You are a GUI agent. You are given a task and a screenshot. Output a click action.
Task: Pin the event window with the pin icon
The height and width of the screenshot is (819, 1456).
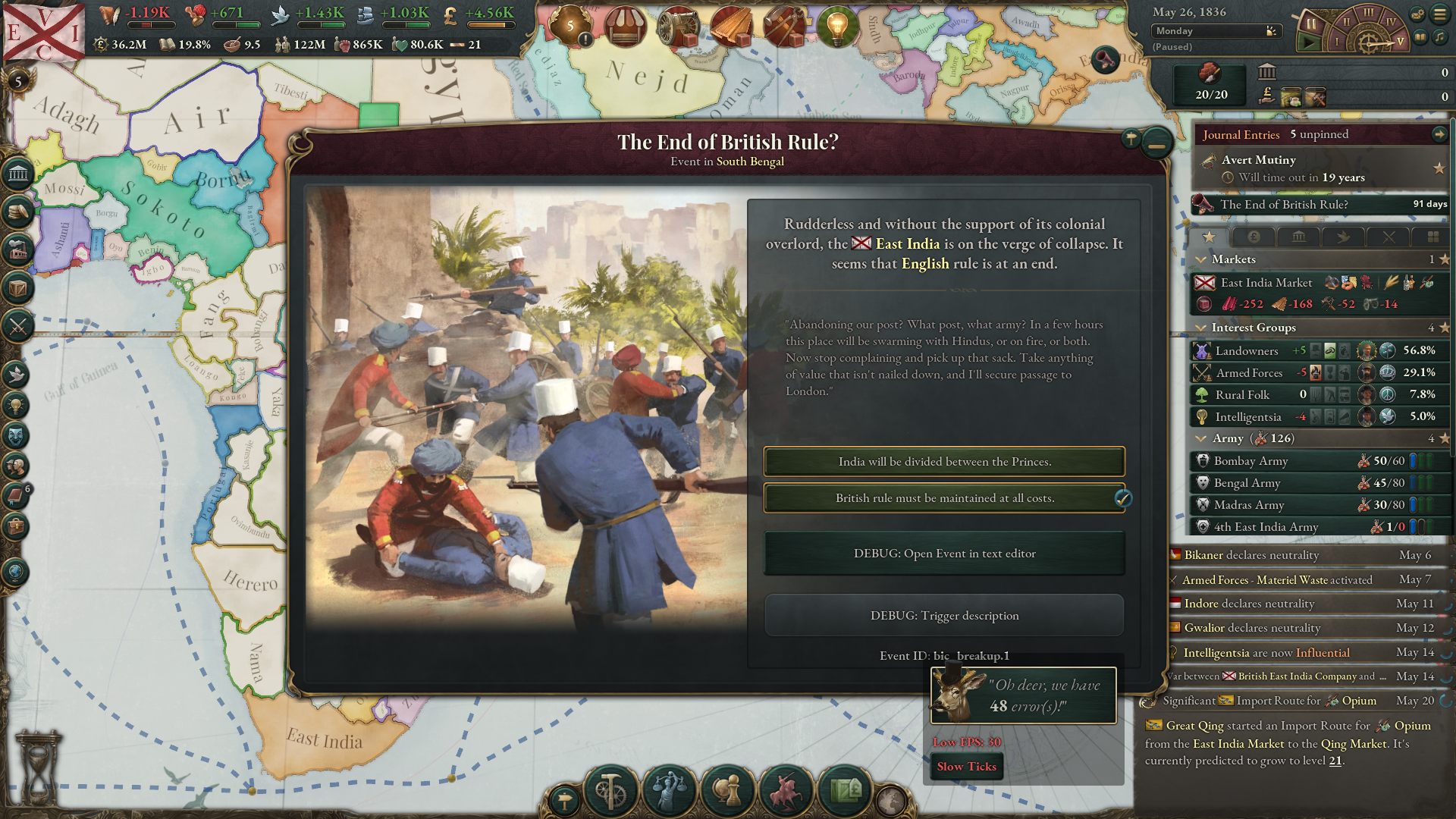click(1131, 139)
